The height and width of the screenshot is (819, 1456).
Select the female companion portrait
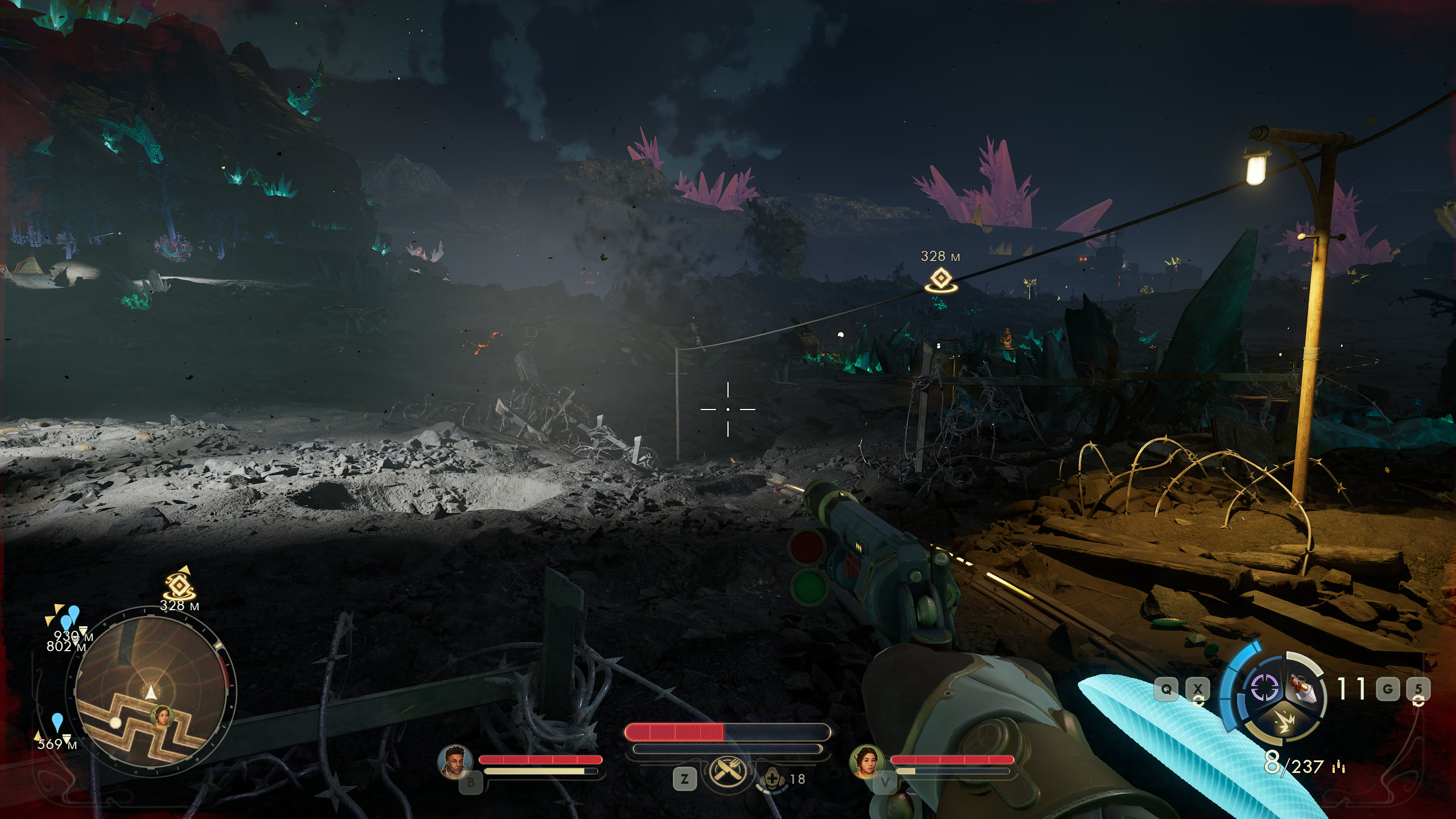(x=866, y=761)
